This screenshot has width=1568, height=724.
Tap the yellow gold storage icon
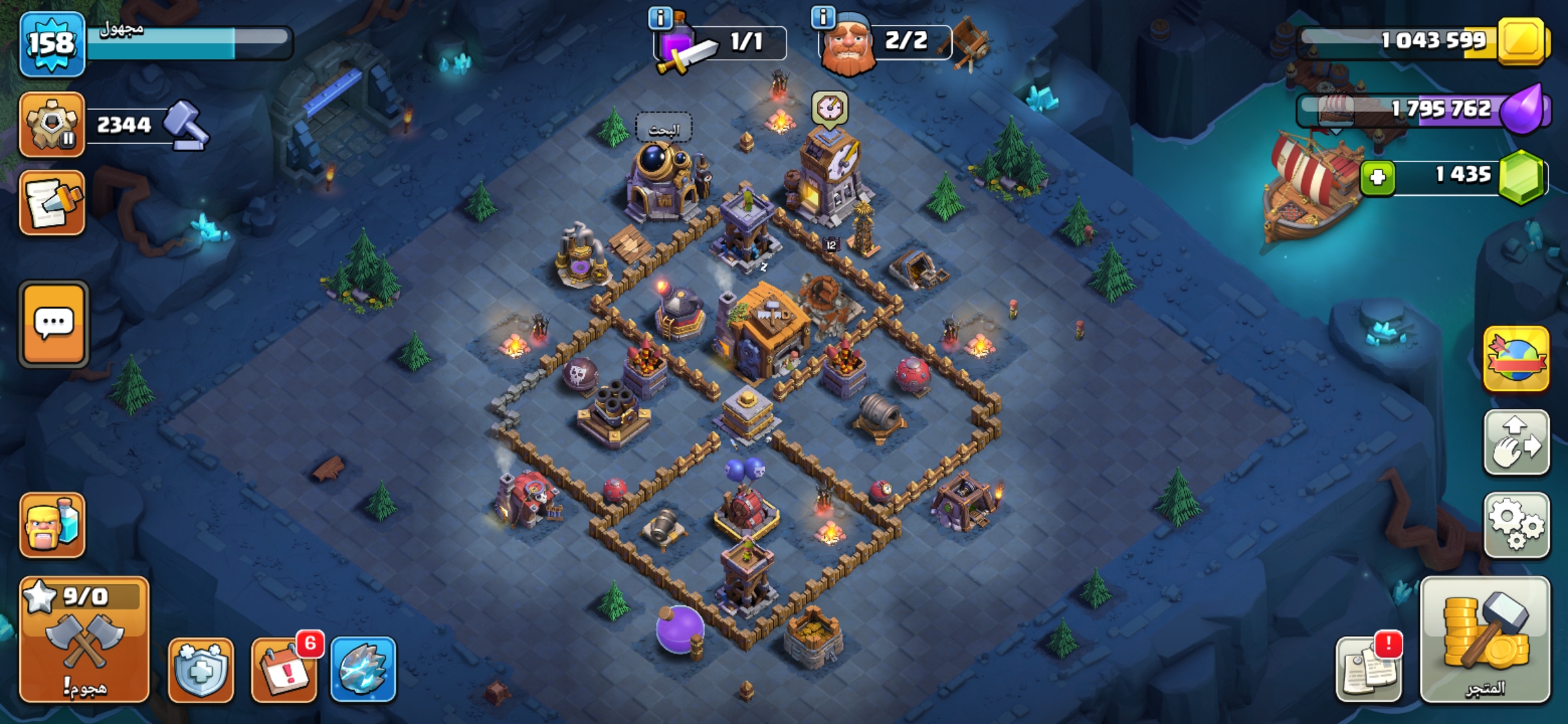[1521, 40]
